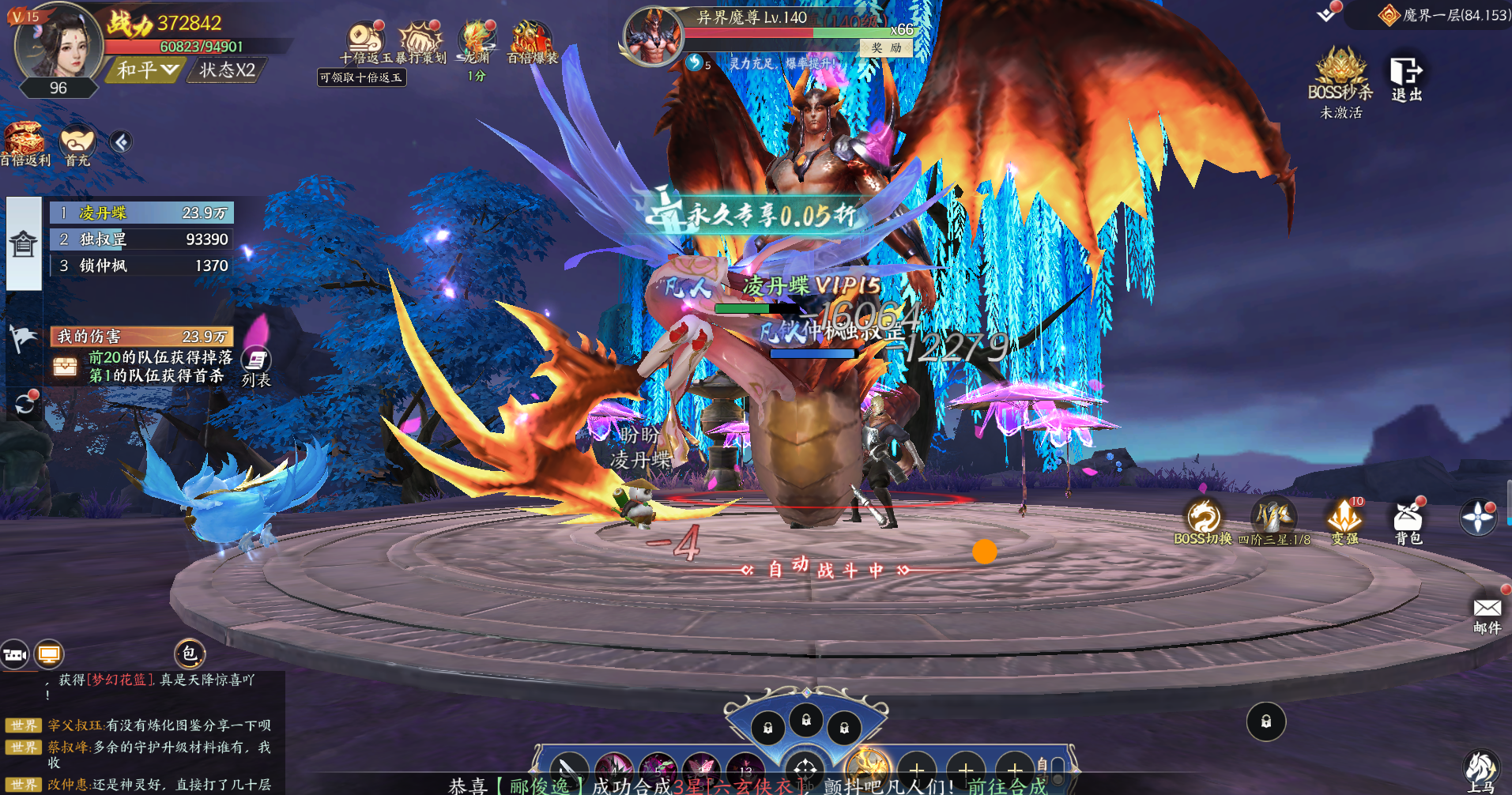The image size is (1512, 795).
Task: Open the 十倍返玉 reward icon
Action: [365, 41]
